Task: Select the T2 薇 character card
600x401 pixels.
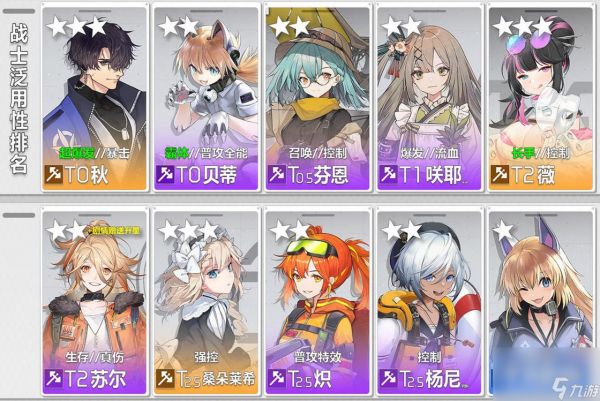Action: 540,99
